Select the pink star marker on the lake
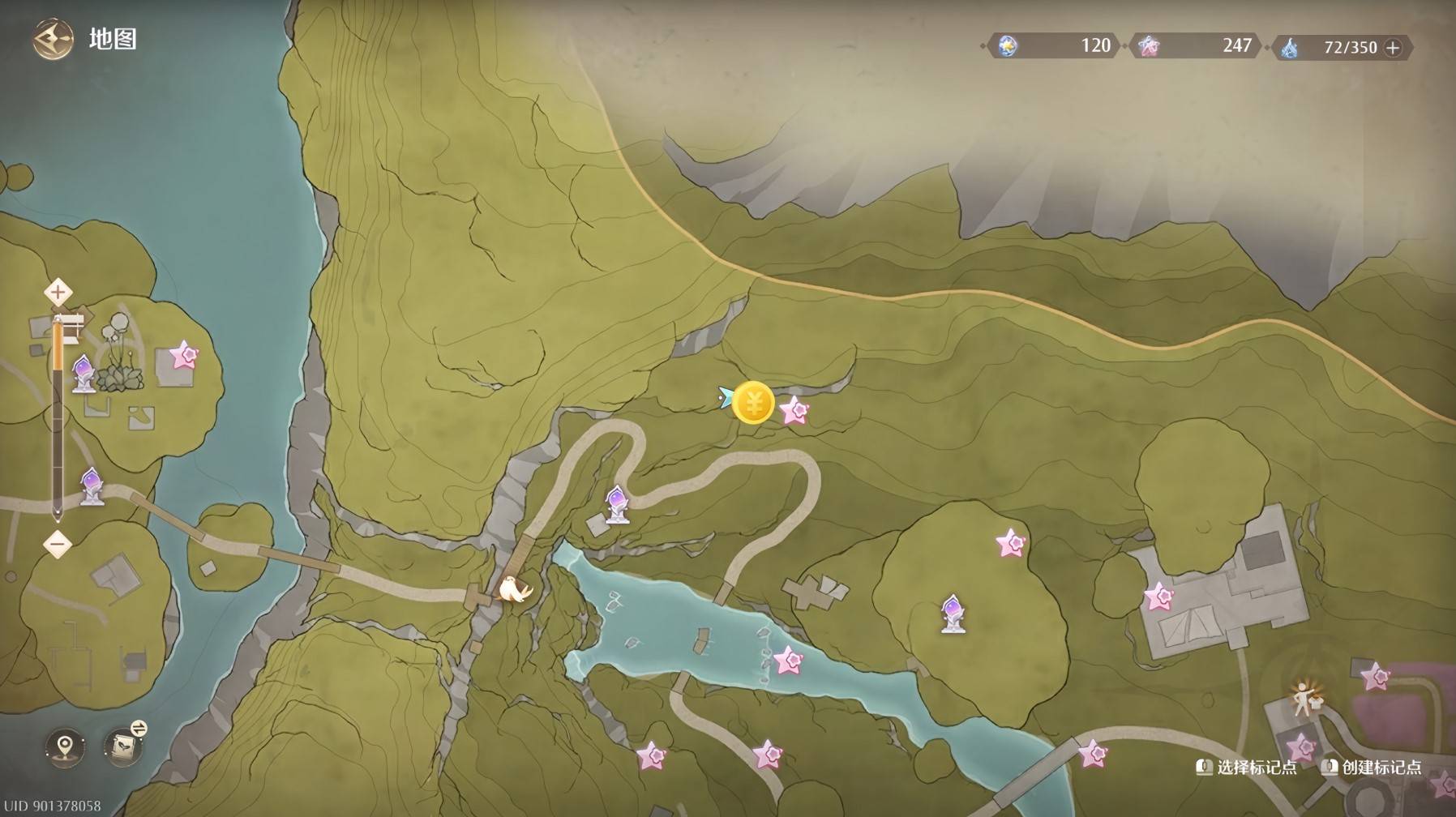Image resolution: width=1456 pixels, height=817 pixels. (788, 661)
